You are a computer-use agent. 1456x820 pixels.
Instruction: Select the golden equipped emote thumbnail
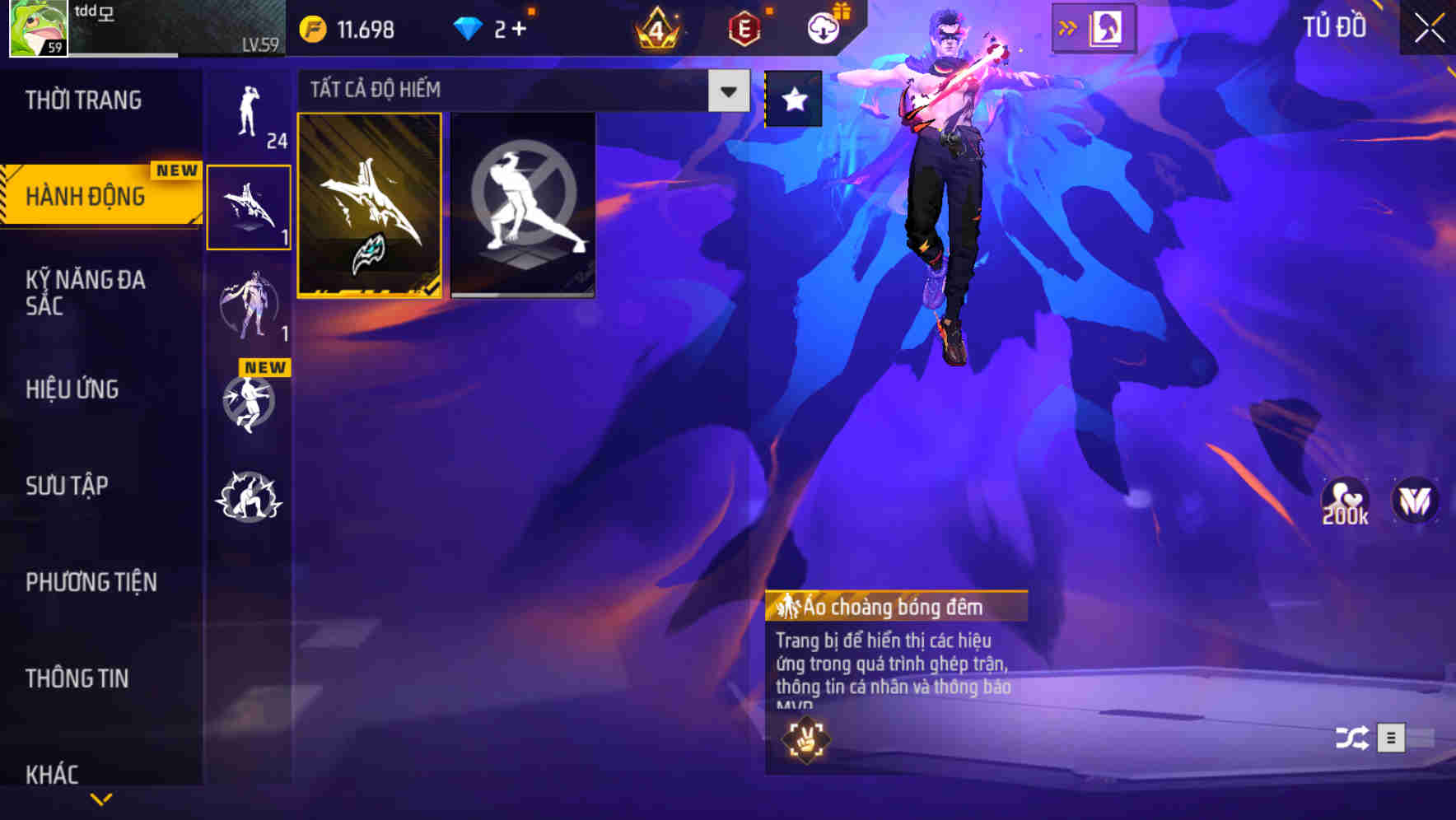click(370, 206)
